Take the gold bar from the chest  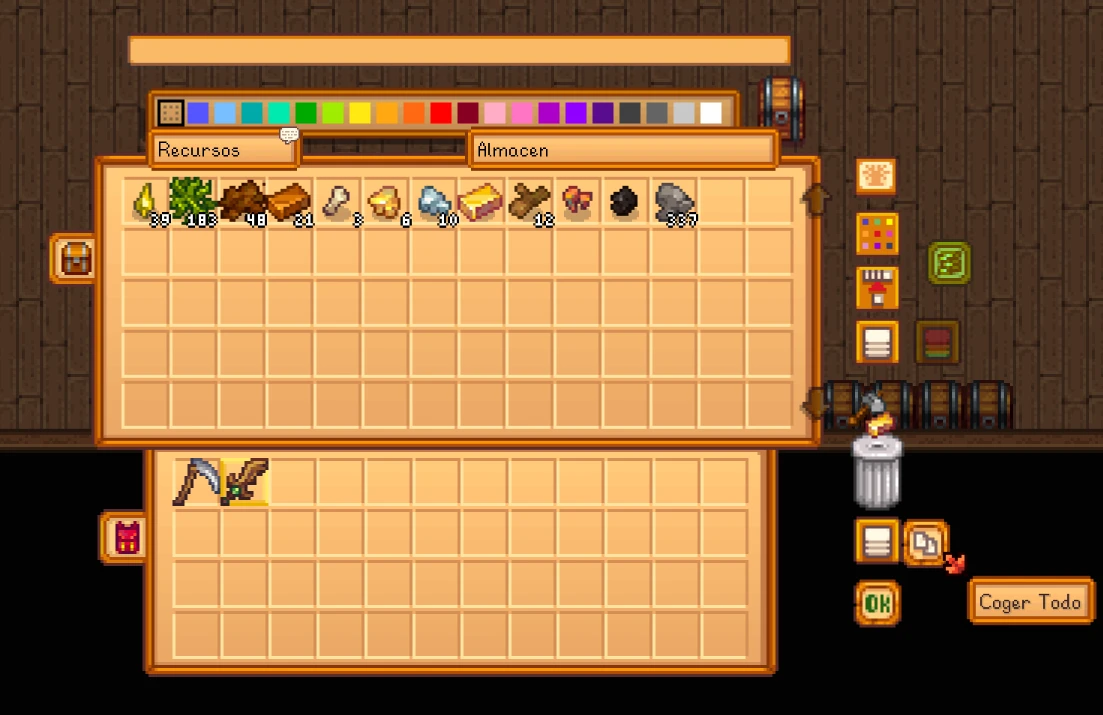(x=480, y=202)
